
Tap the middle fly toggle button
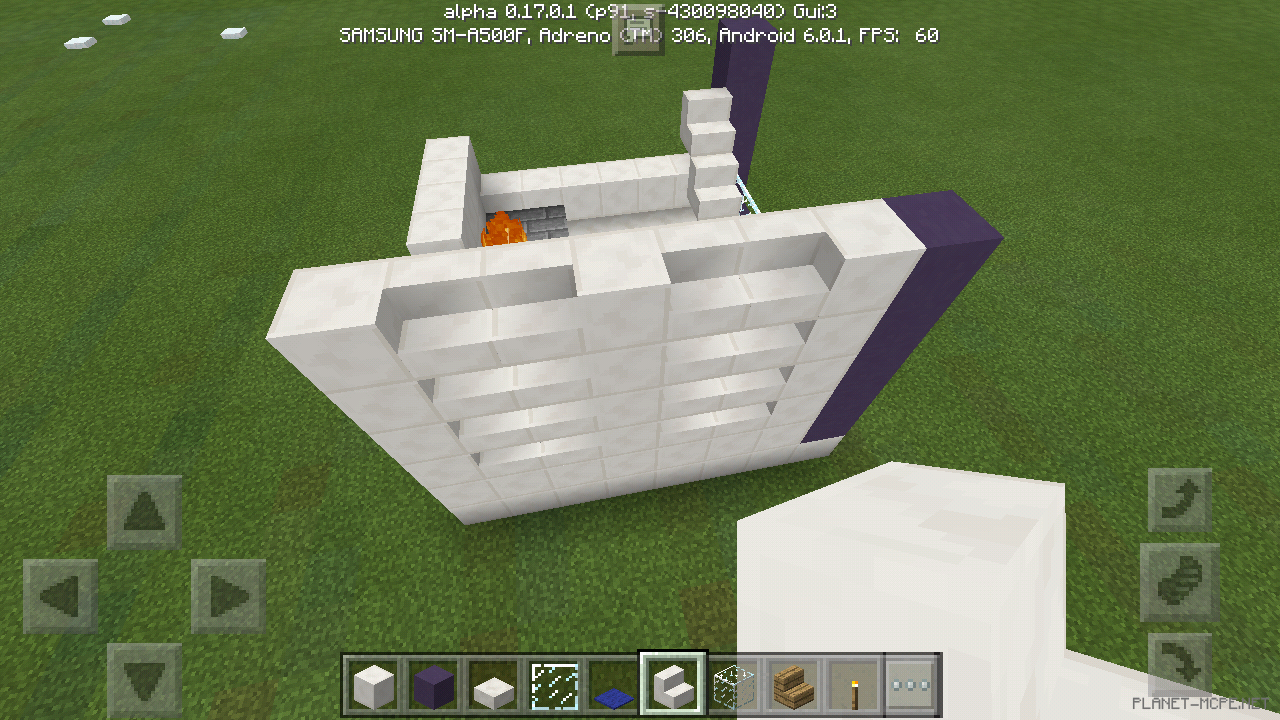click(x=1180, y=582)
